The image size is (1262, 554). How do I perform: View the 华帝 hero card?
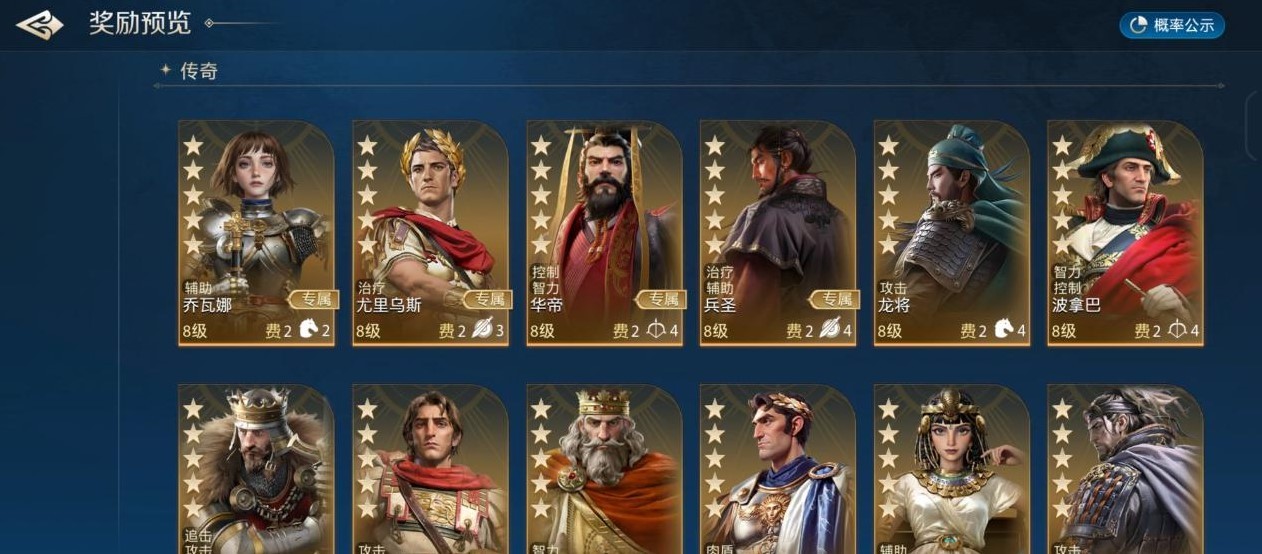[604, 233]
